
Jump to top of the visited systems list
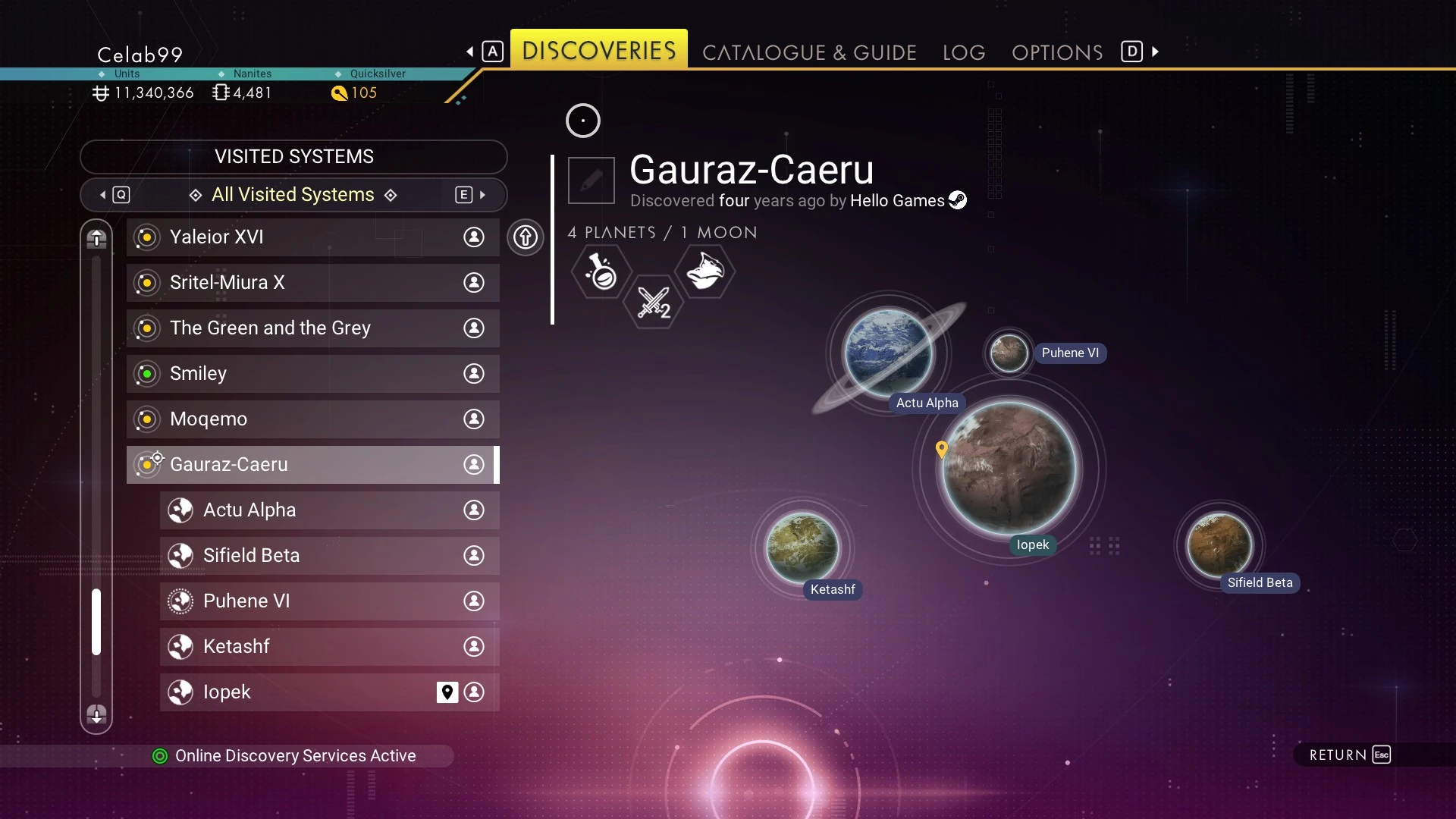(96, 238)
